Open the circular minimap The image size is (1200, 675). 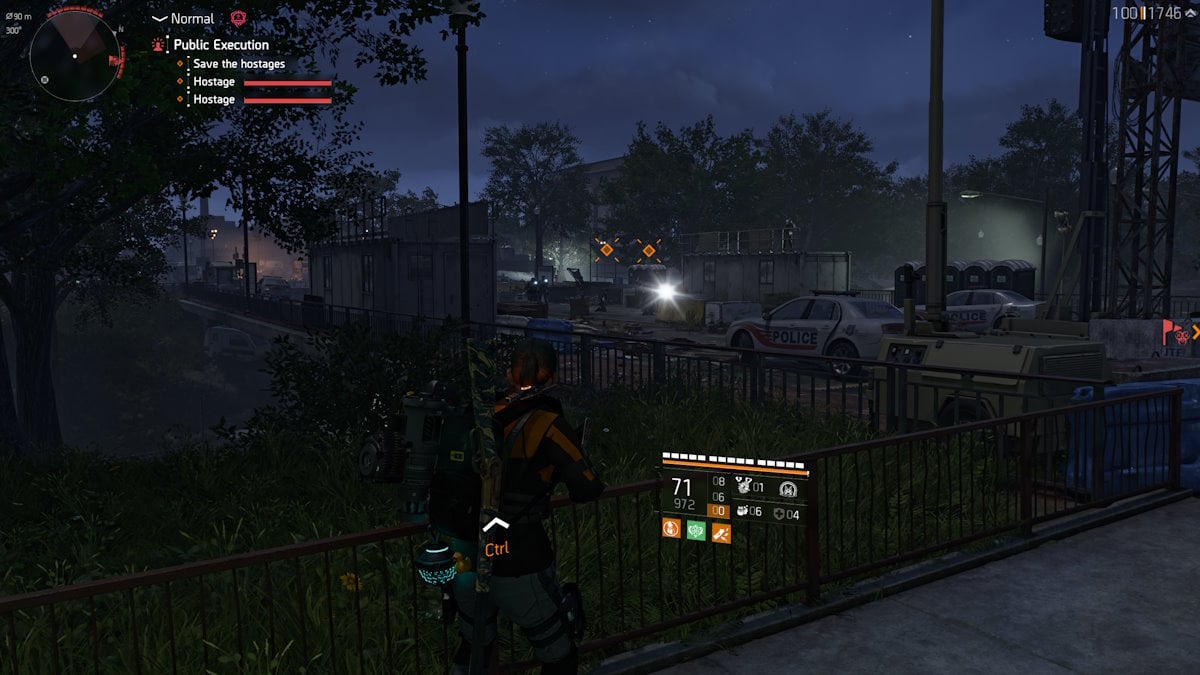[x=75, y=55]
